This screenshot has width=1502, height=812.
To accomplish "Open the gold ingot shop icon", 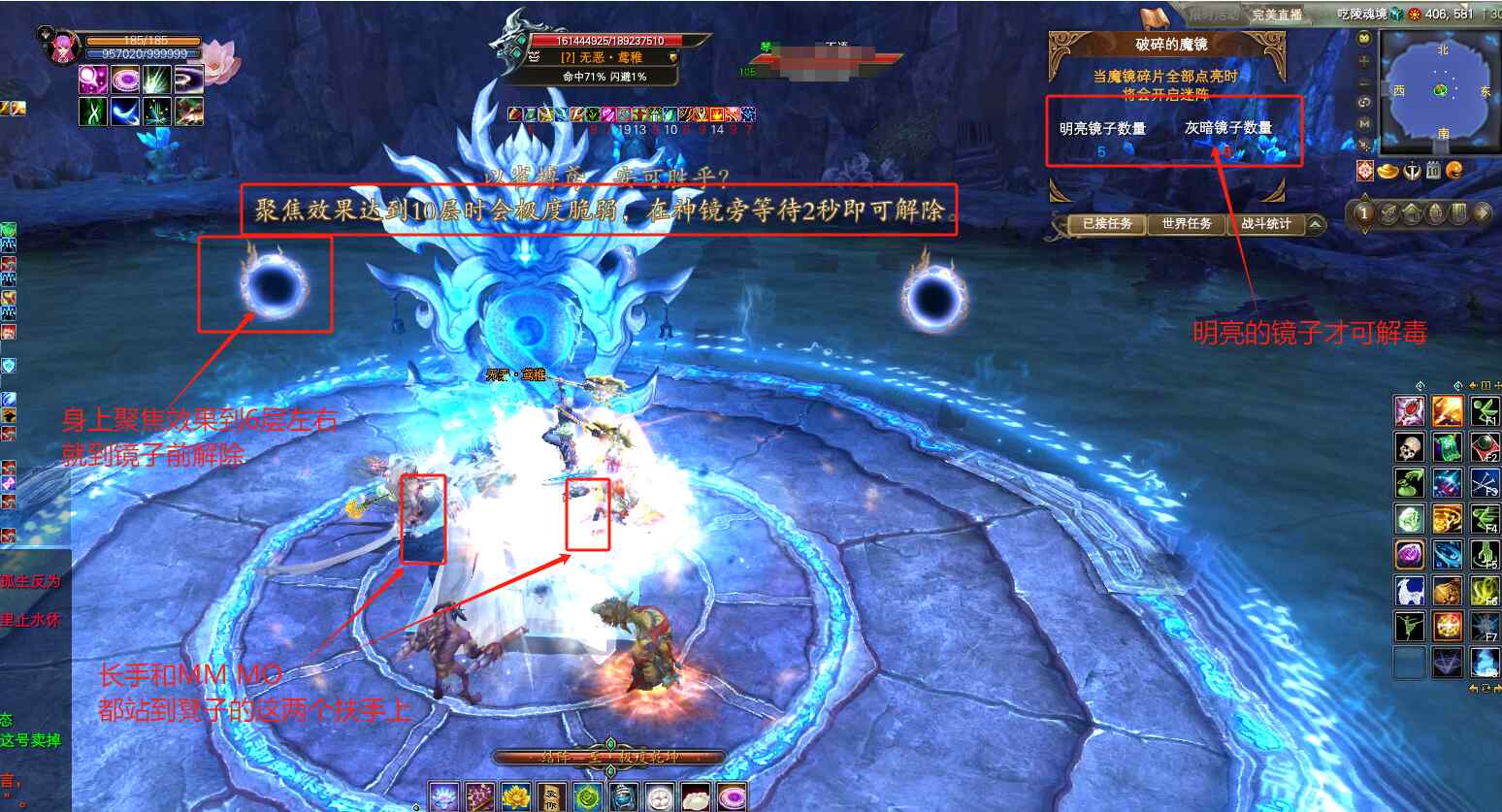I will (x=1388, y=171).
